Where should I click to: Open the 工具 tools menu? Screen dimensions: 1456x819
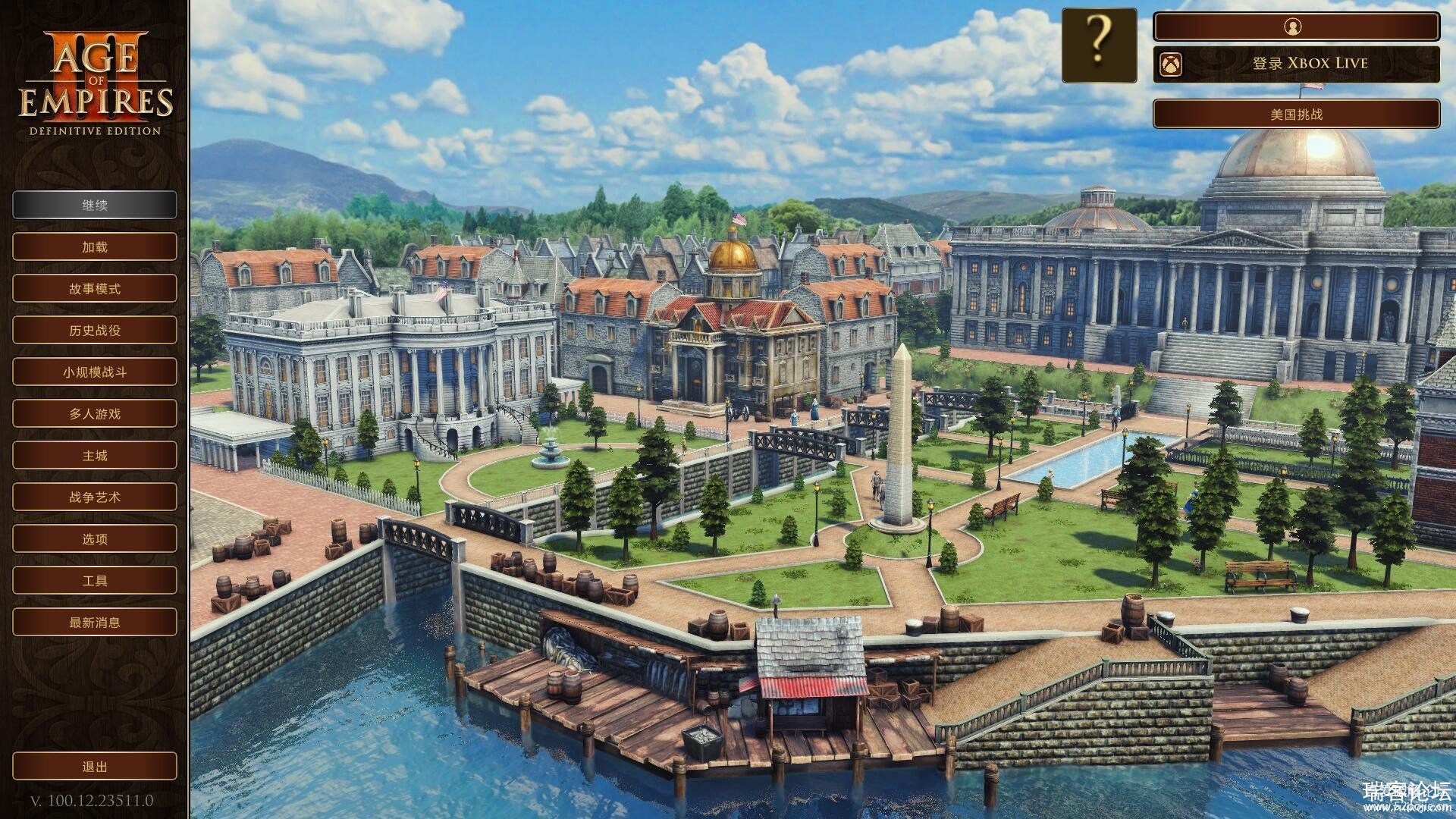point(95,580)
